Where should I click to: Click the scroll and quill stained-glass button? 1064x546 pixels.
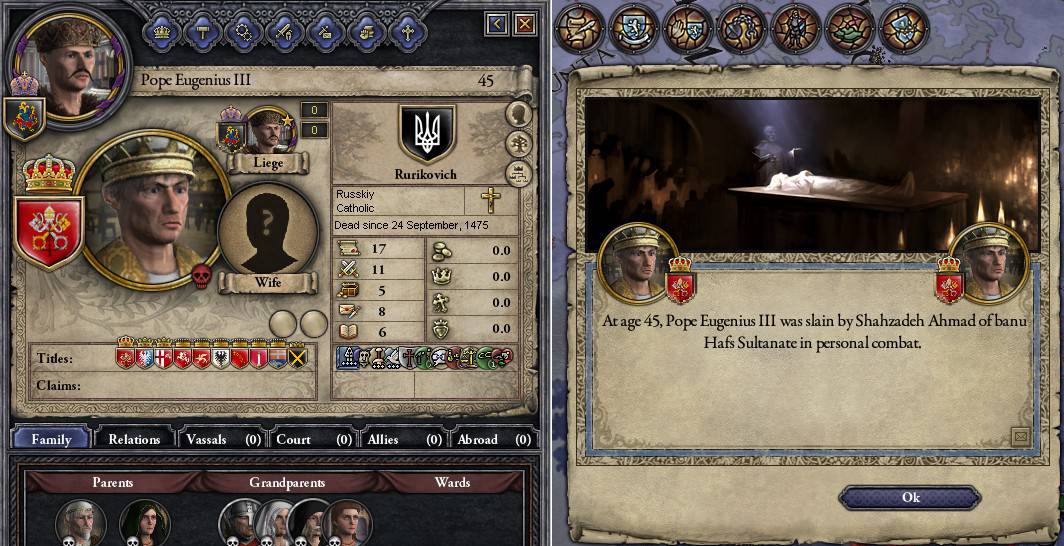pos(581,28)
